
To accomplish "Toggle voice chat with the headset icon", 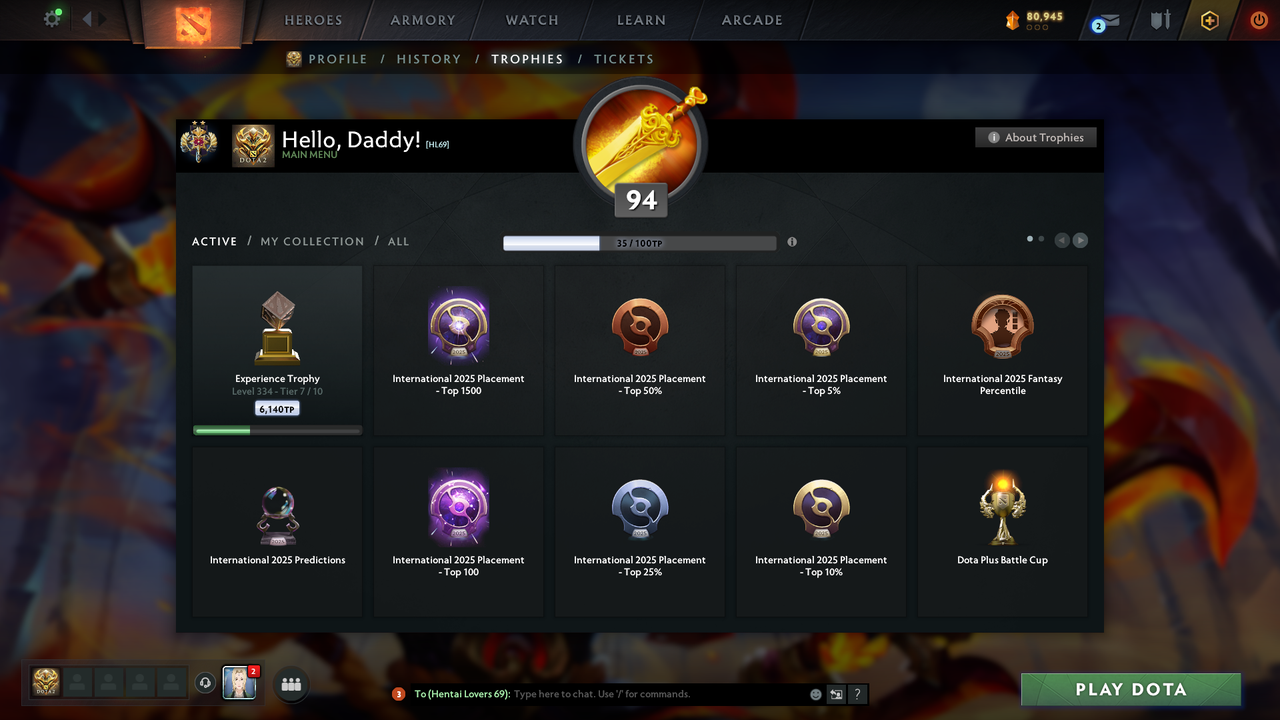I will point(206,682).
